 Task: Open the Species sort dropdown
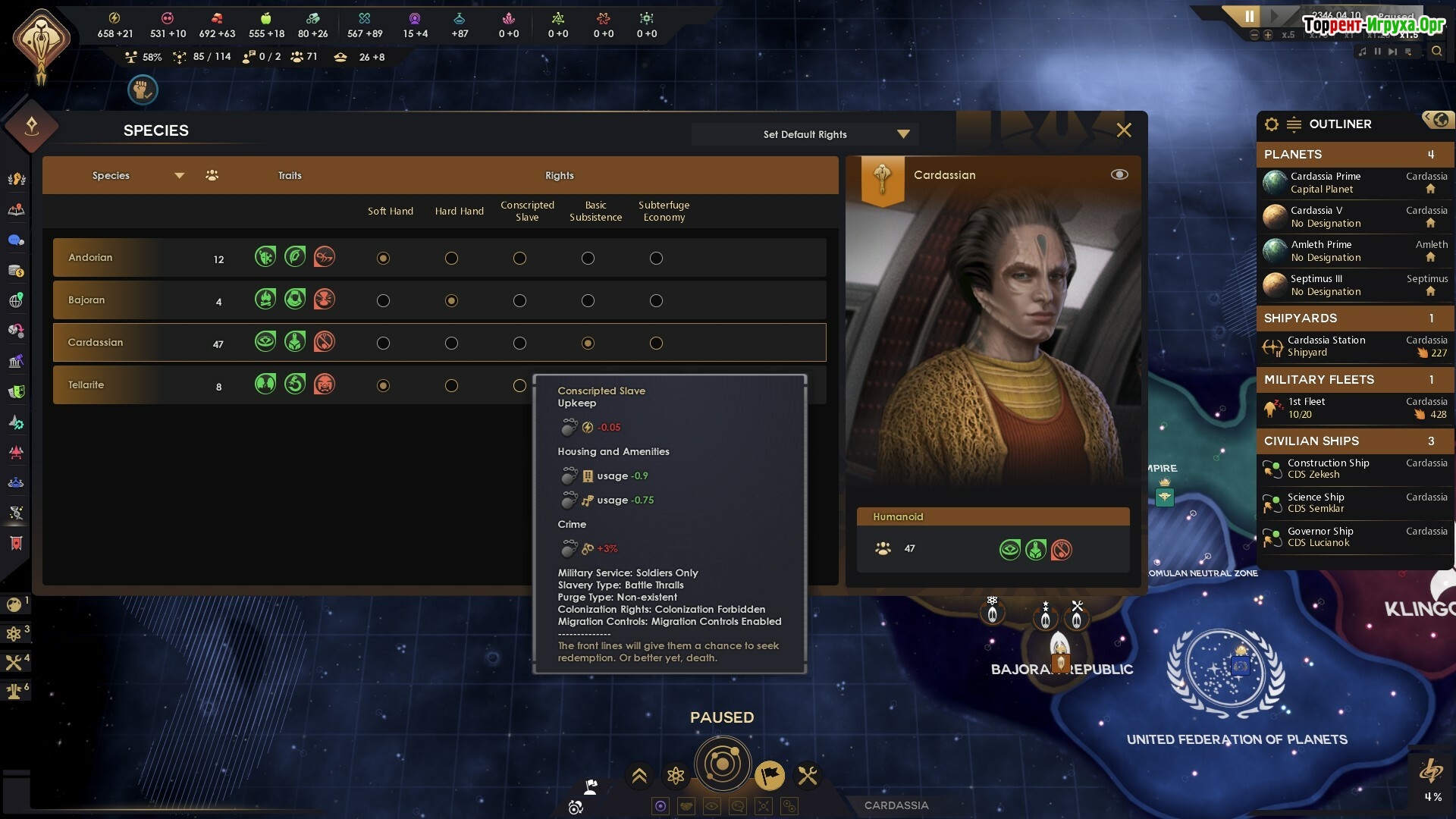tap(179, 176)
